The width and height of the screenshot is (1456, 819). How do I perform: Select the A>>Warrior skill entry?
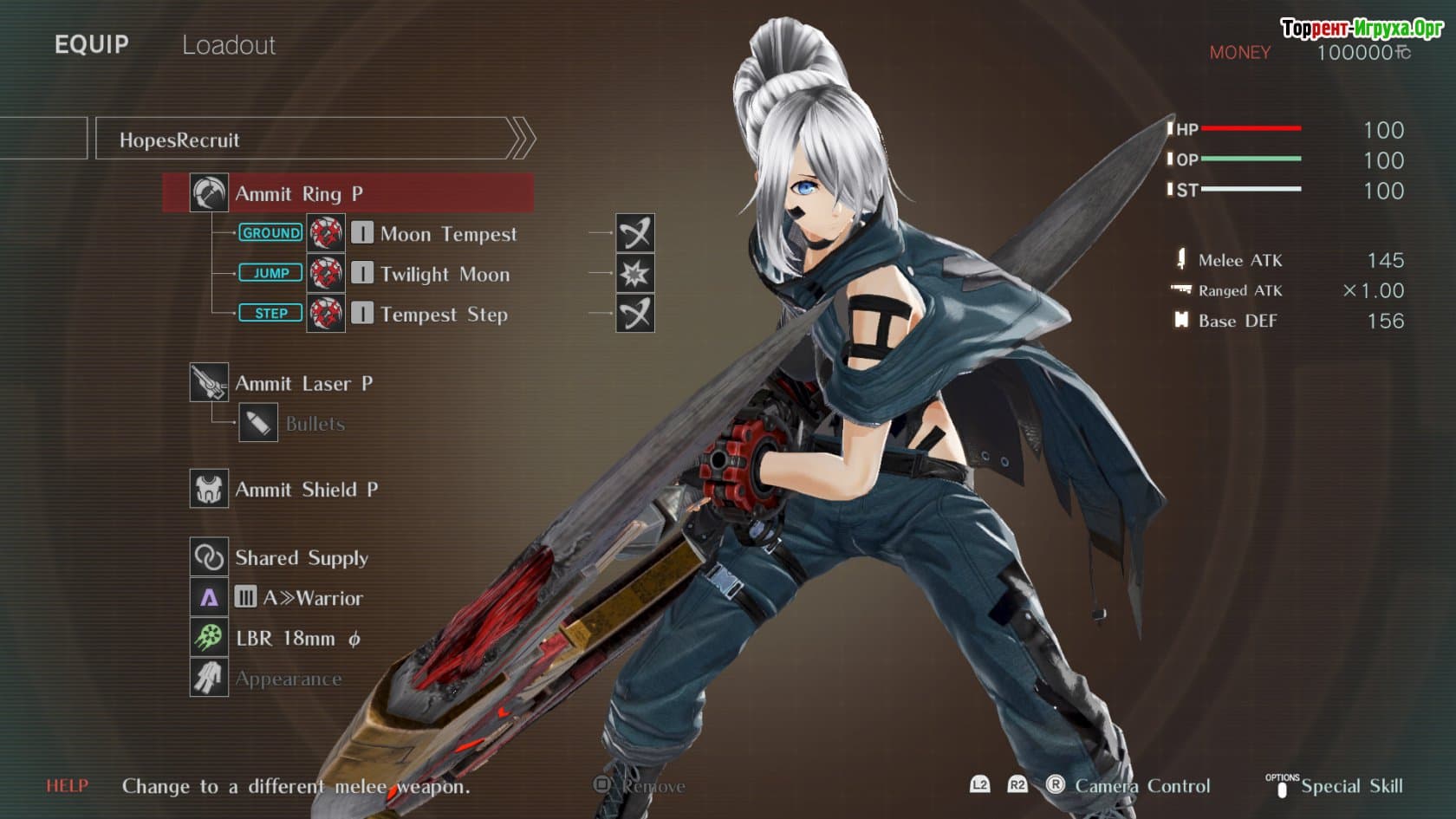(x=312, y=598)
